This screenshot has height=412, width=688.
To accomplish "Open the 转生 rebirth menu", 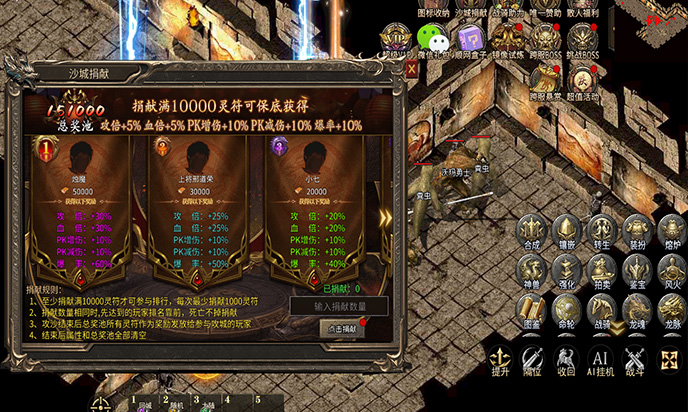I will click(x=601, y=230).
